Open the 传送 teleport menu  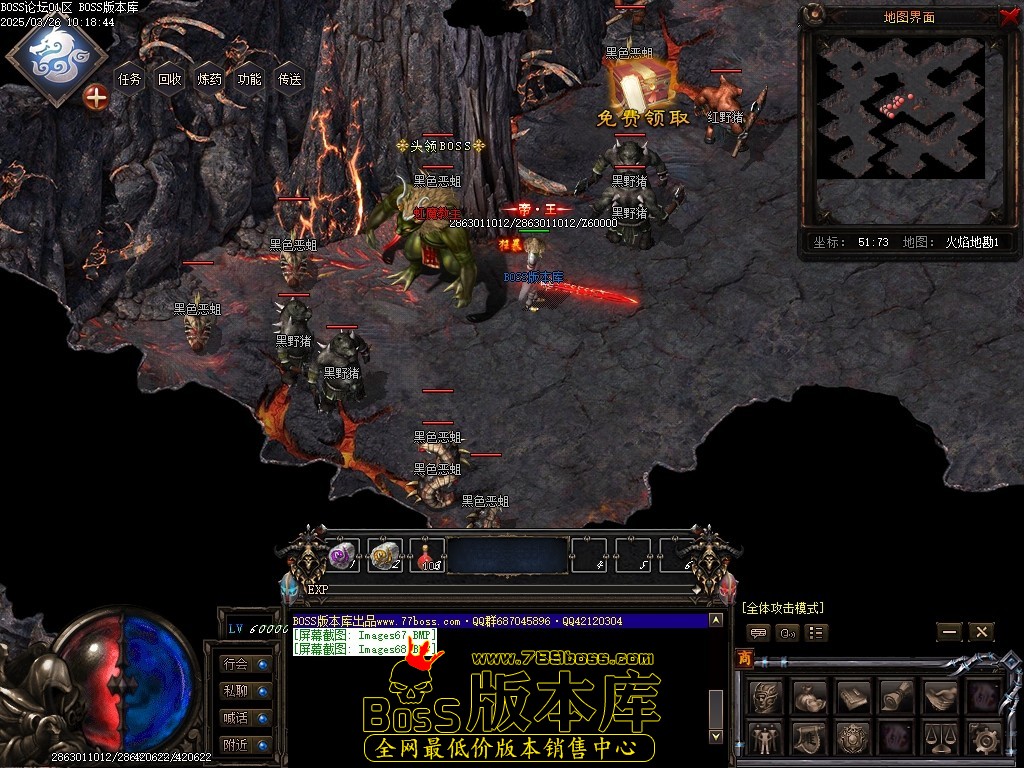click(x=290, y=79)
